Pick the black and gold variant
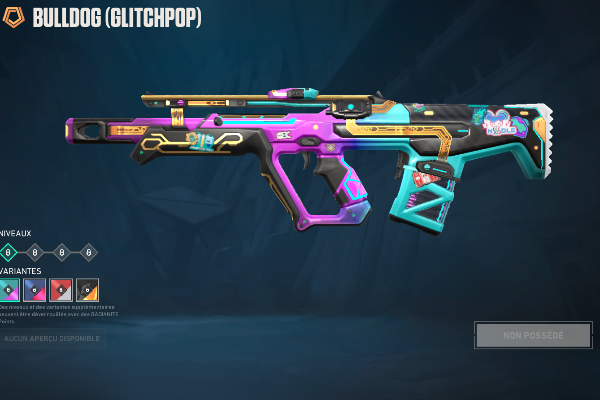The width and height of the screenshot is (600, 400). coord(87,290)
